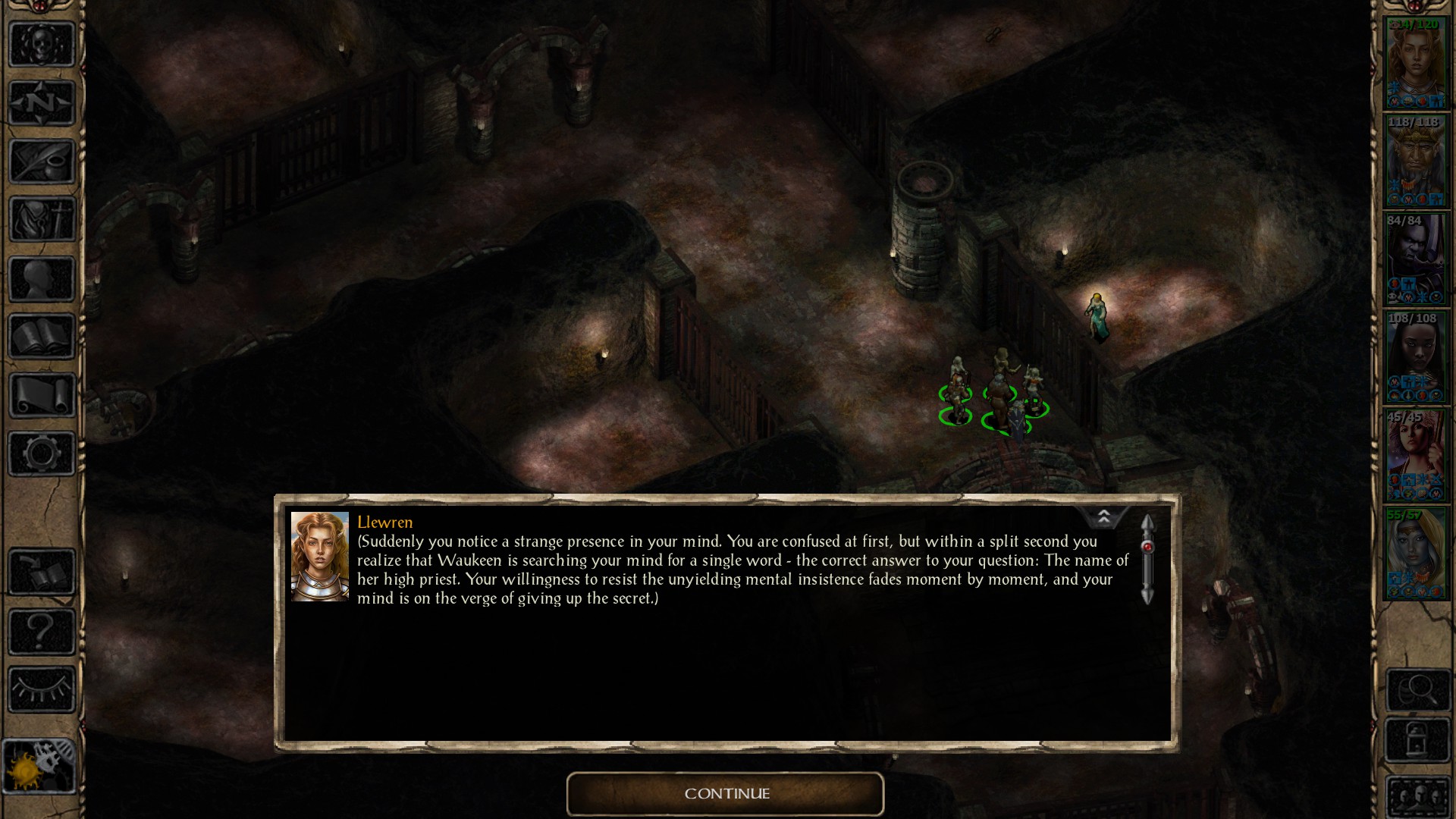Open the options gear icon
1456x819 pixels.
click(42, 451)
